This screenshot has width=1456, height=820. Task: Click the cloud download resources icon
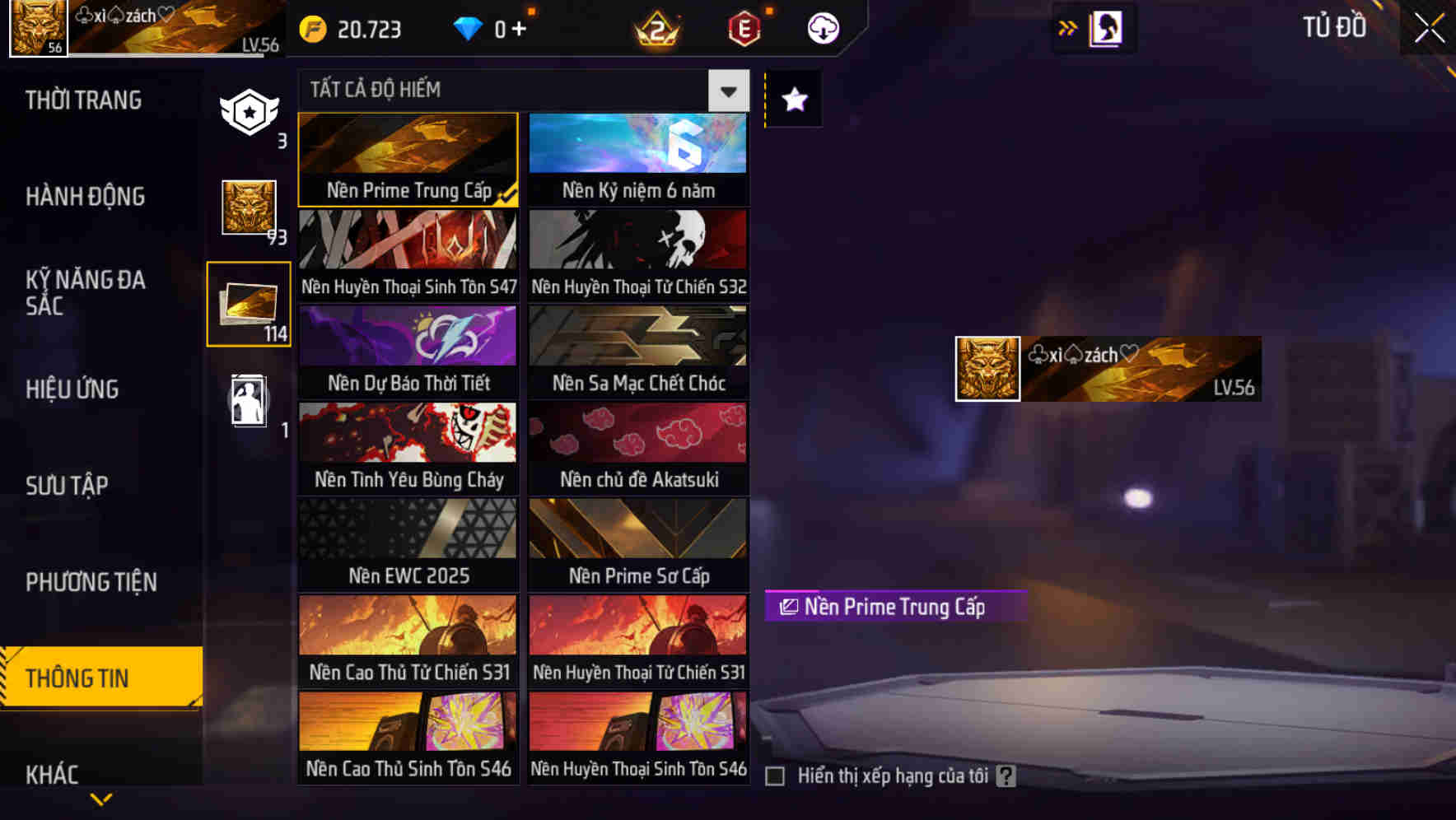(x=823, y=27)
